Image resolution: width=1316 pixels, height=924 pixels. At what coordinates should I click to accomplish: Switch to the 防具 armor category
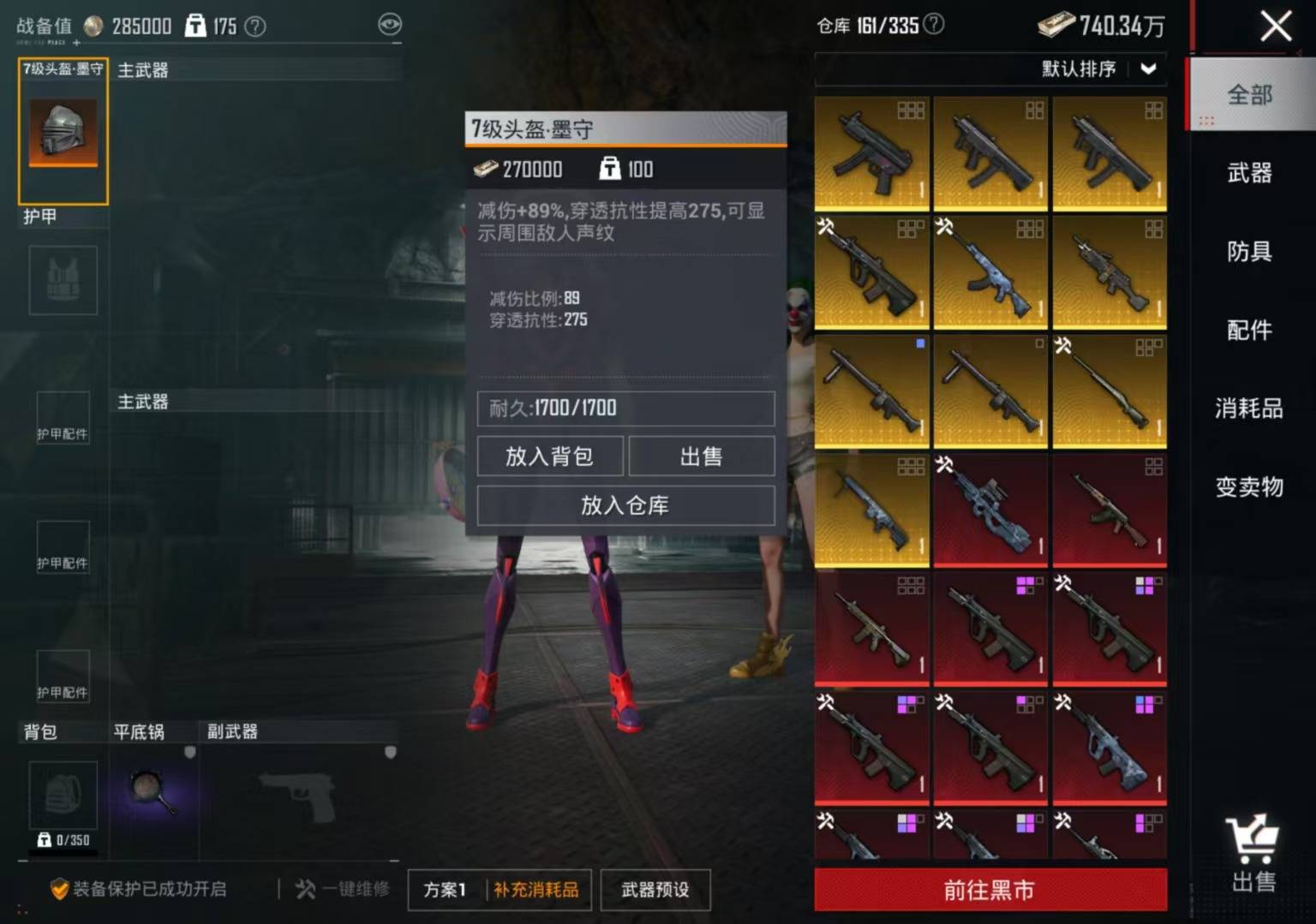1249,252
